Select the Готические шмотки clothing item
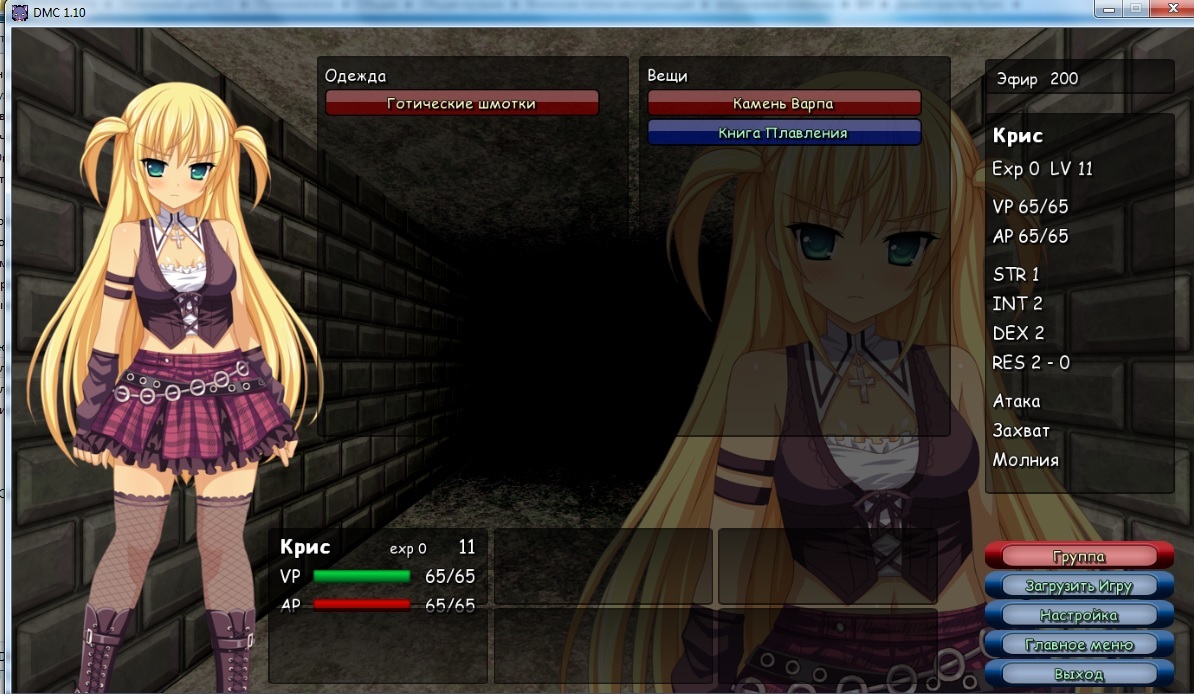 pyautogui.click(x=461, y=103)
